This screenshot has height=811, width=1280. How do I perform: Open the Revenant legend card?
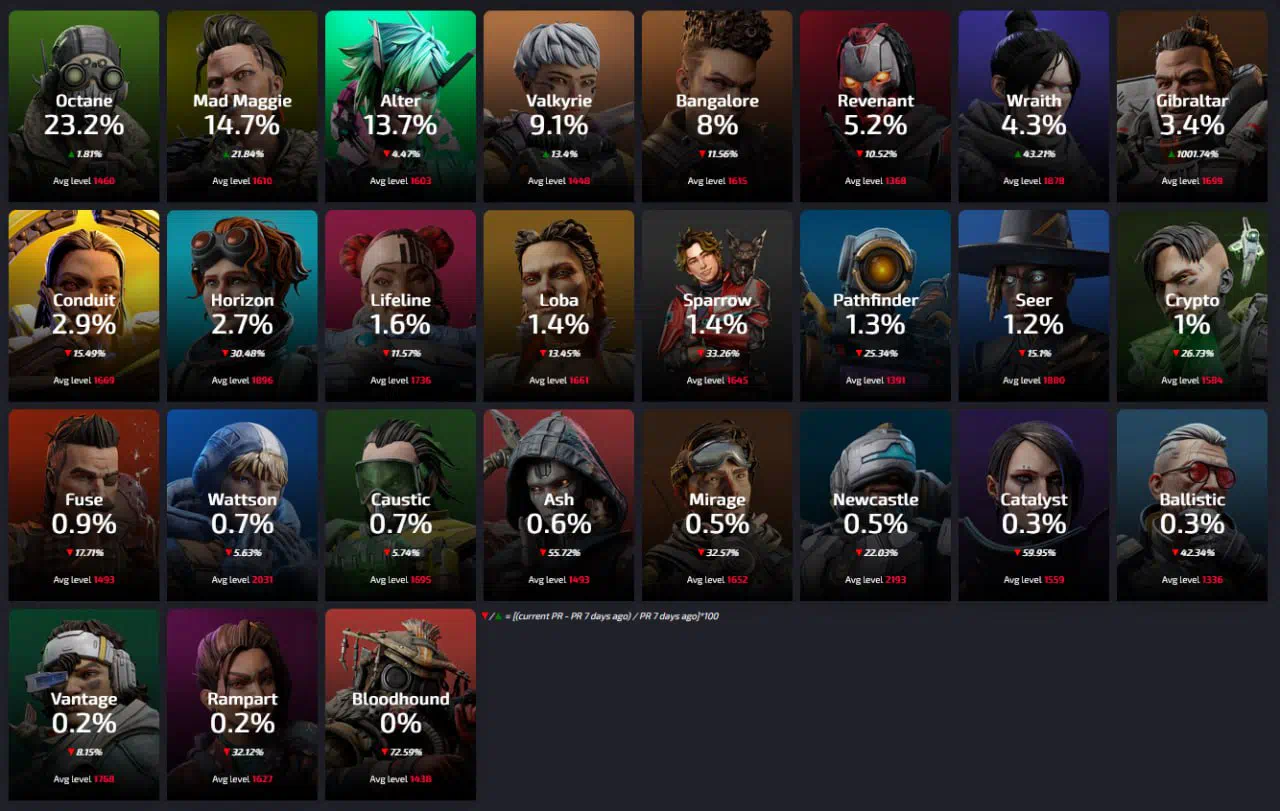[x=875, y=106]
